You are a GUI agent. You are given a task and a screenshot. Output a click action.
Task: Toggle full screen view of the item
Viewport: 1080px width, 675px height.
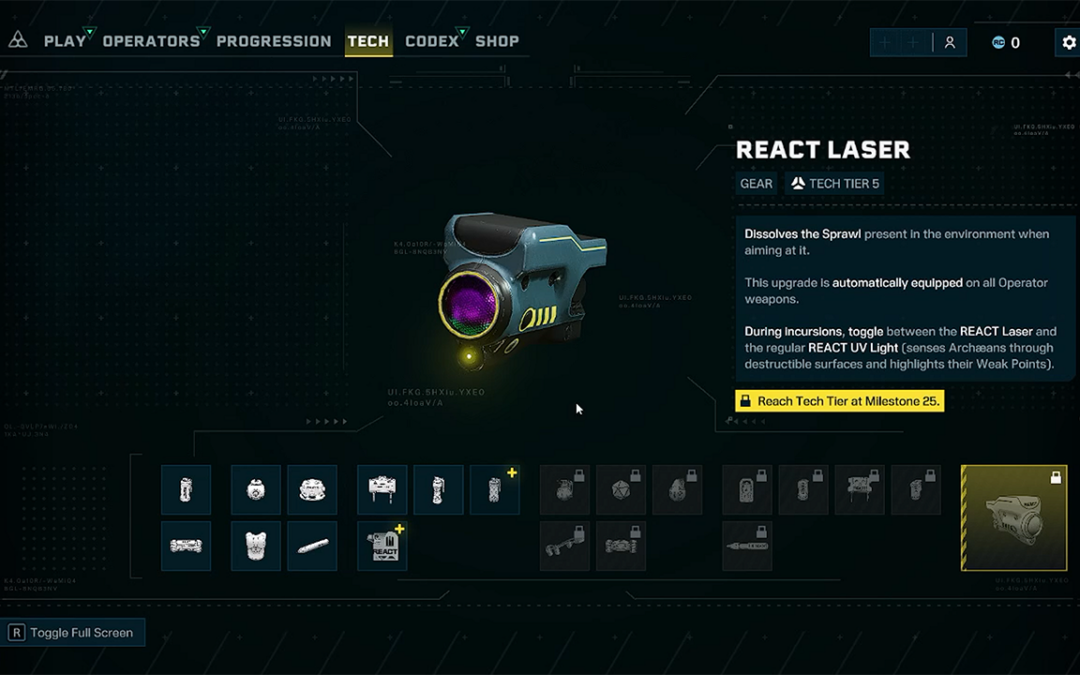tap(71, 633)
